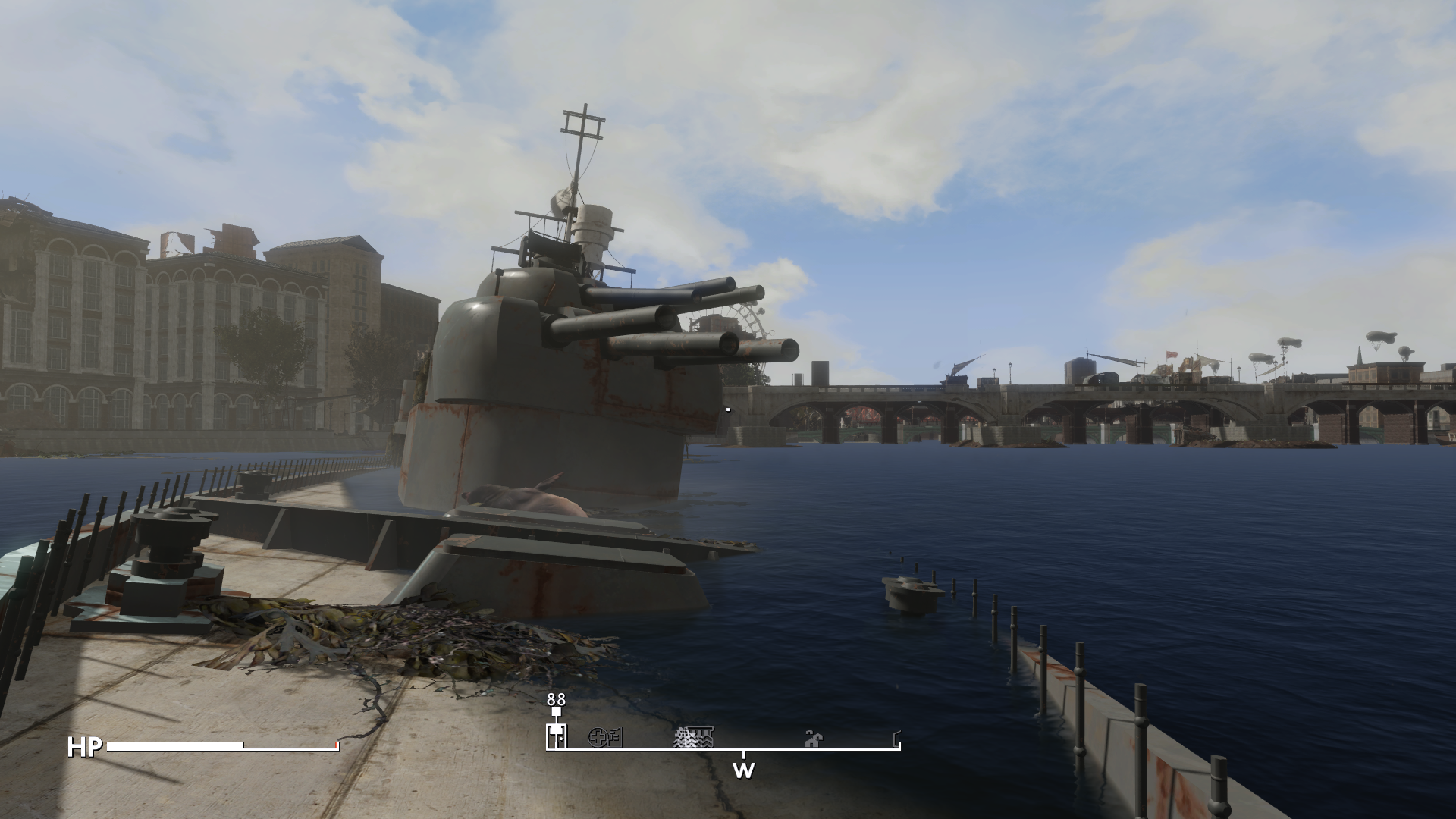Select the door quest marker on compass
1456x819 pixels.
pyautogui.click(x=557, y=736)
